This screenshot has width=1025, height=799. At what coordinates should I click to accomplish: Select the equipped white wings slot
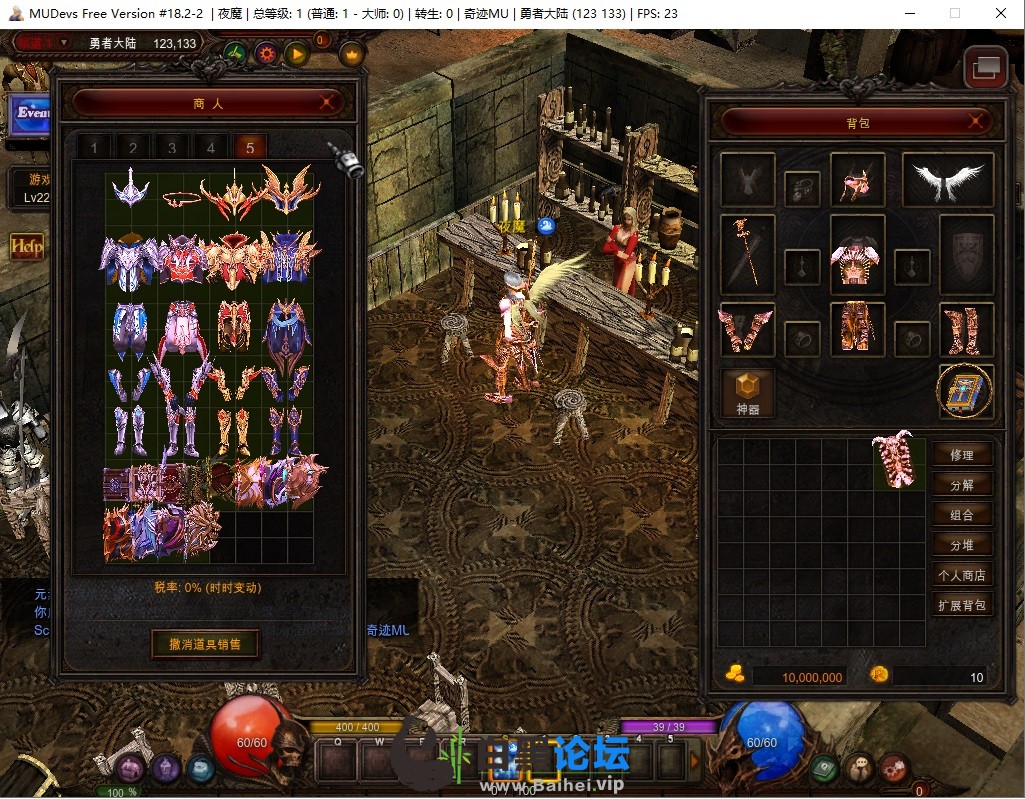947,180
